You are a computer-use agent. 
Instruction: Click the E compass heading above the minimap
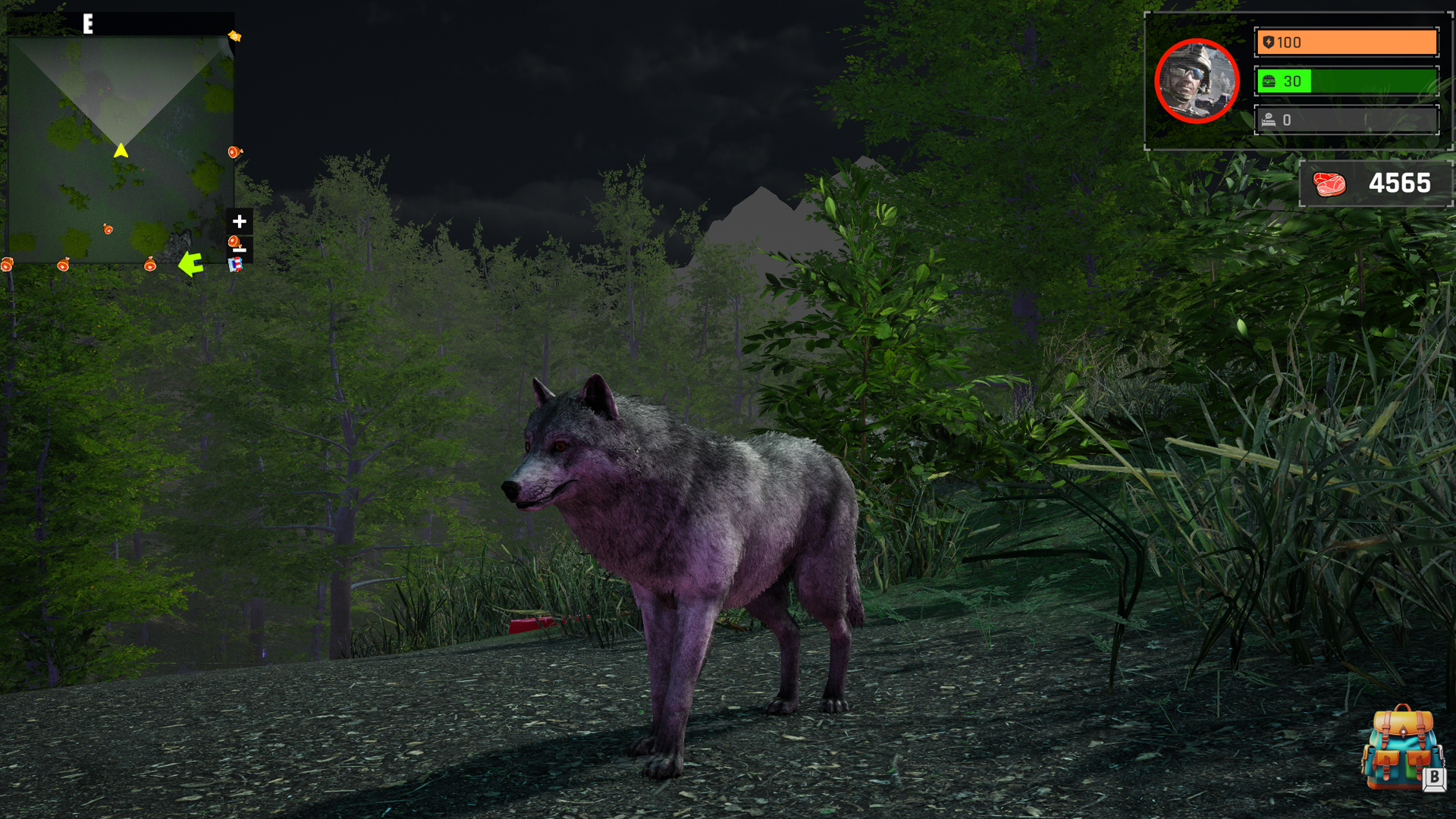86,23
